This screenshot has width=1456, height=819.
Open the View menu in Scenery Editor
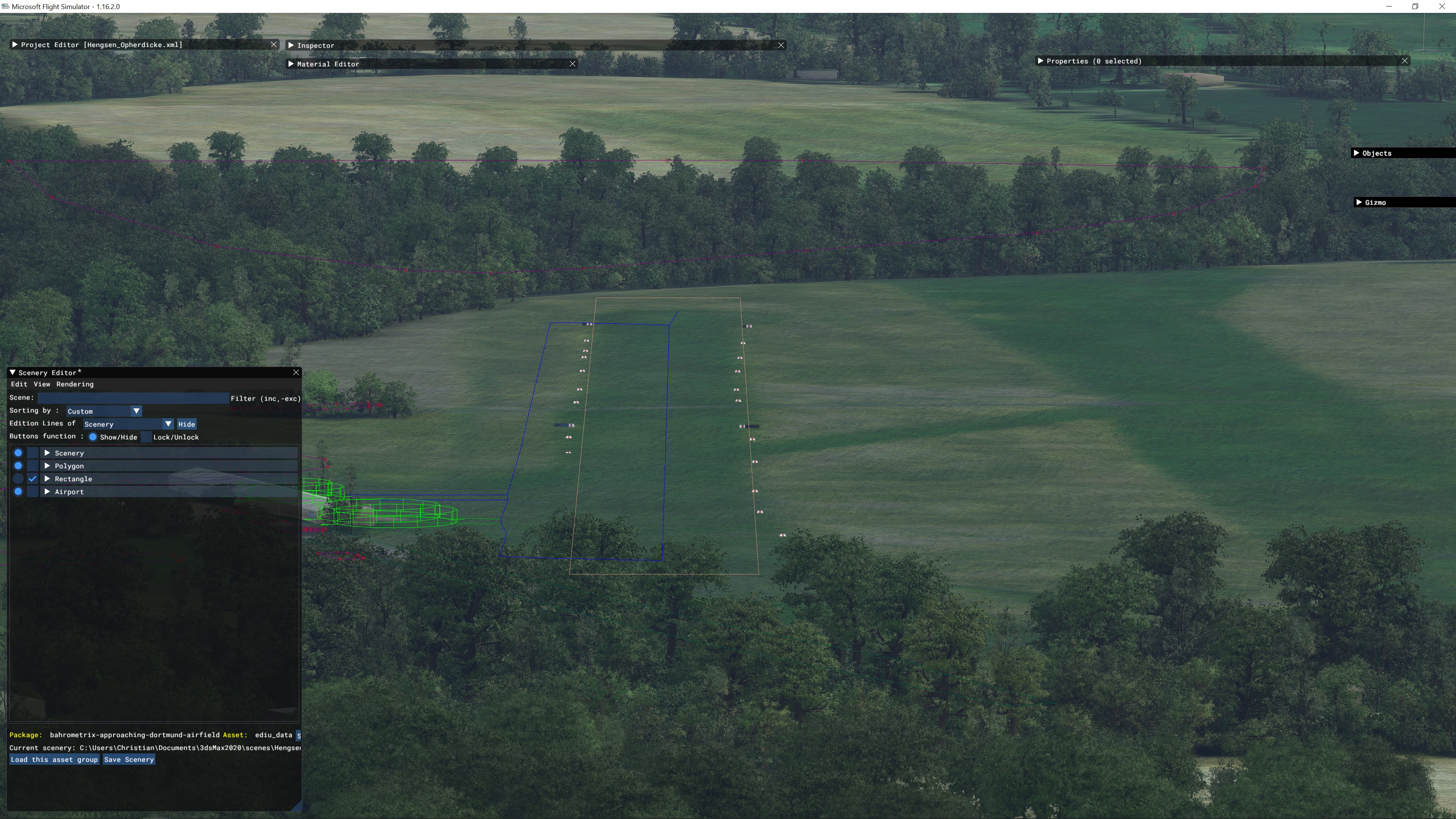click(x=42, y=384)
